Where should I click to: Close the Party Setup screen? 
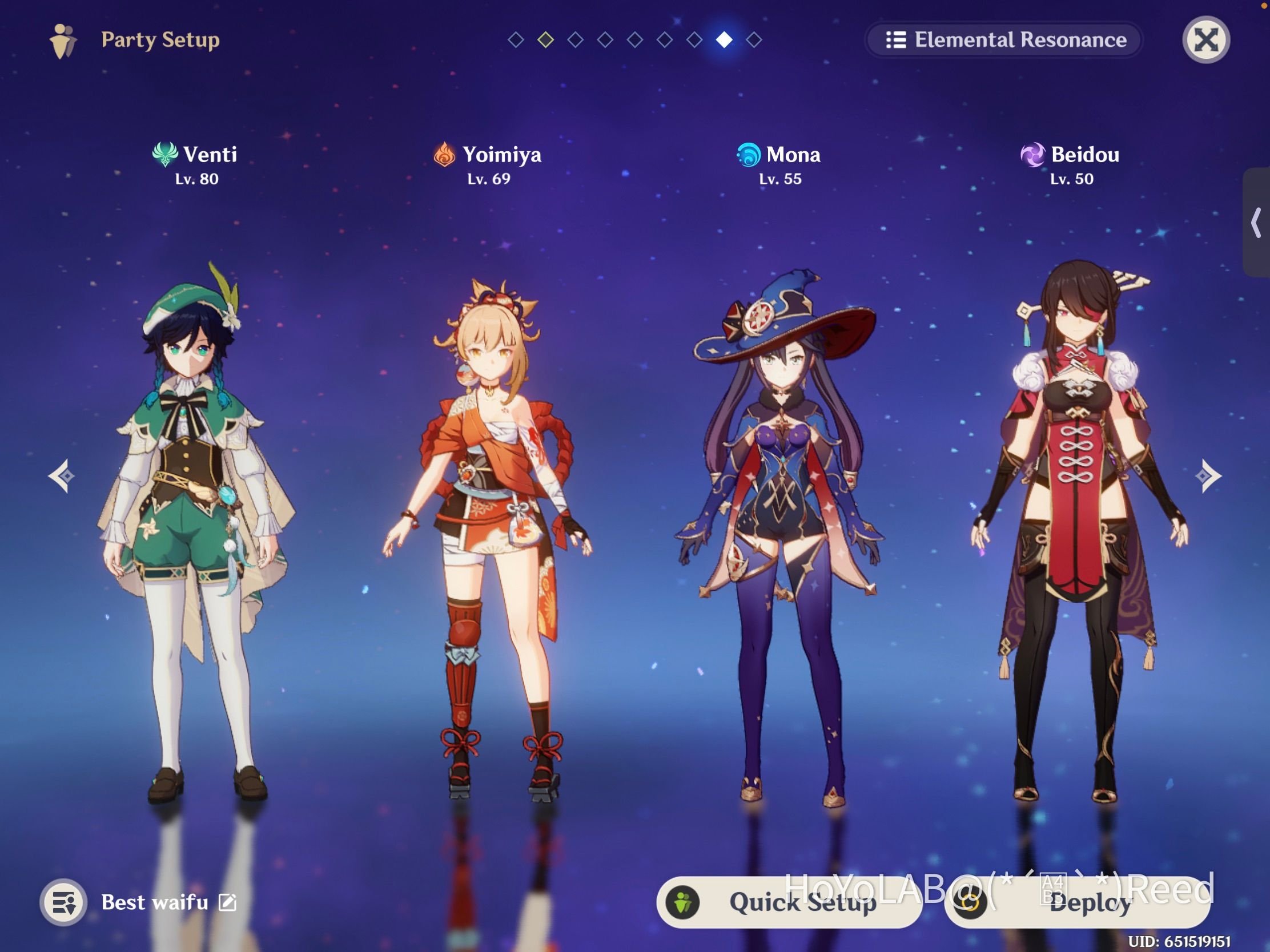point(1205,40)
